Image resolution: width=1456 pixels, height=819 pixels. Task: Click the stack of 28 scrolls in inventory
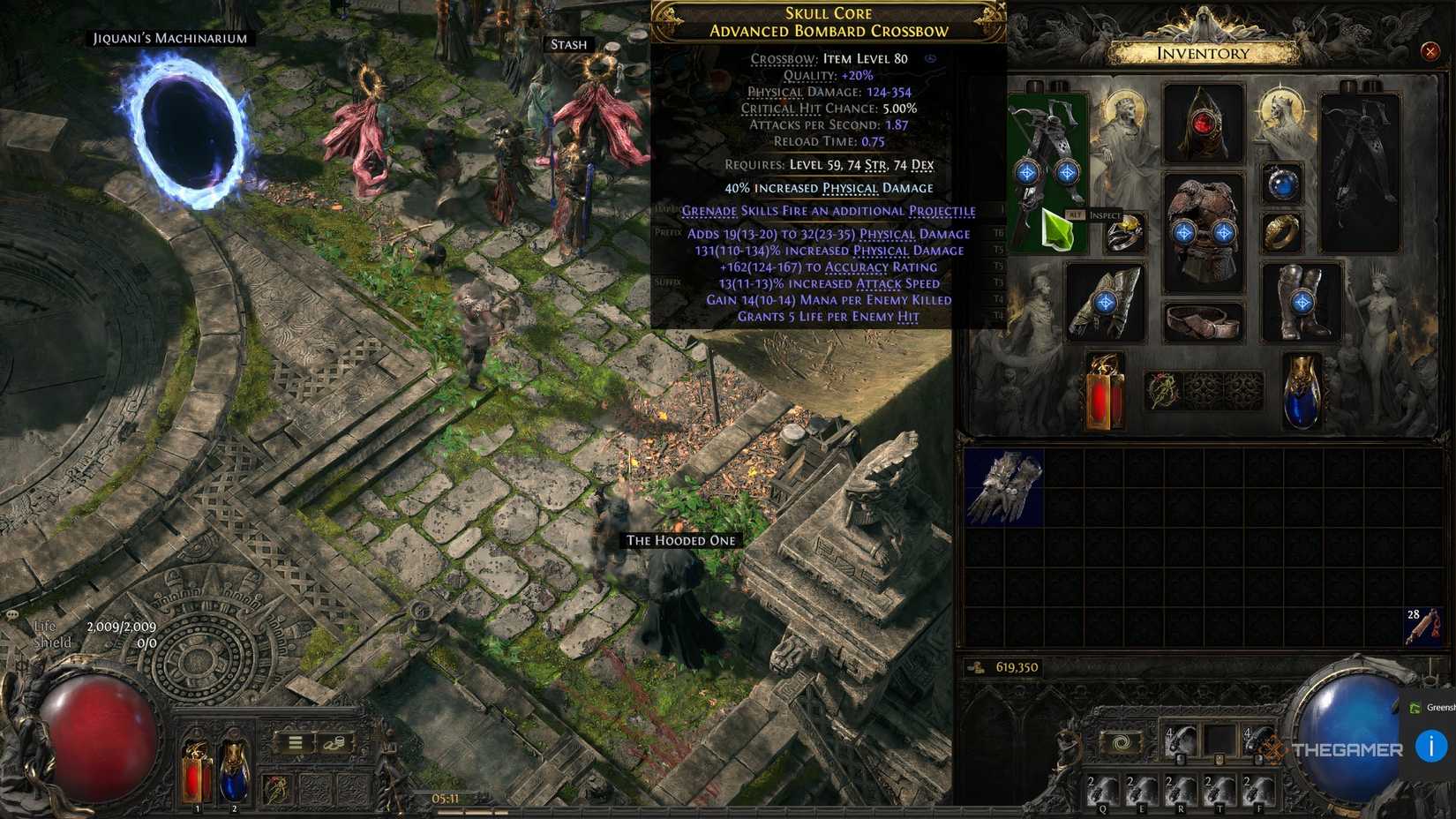1422,627
